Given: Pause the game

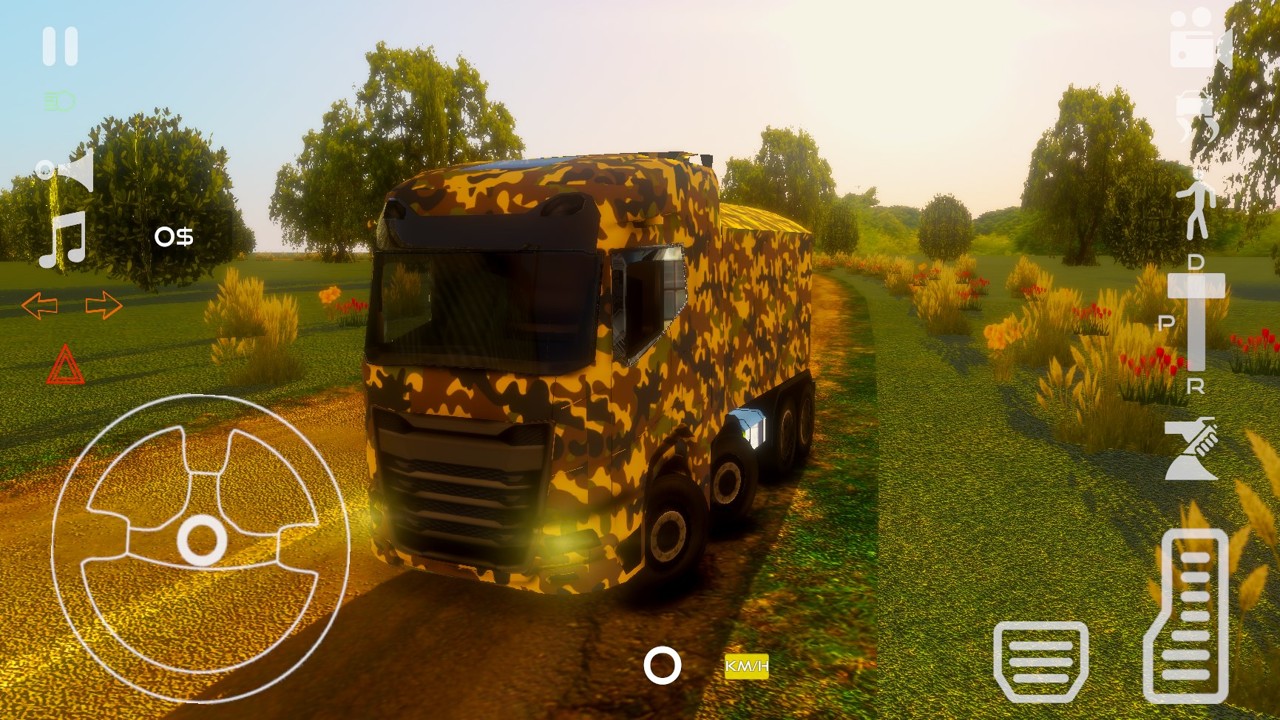Looking at the screenshot, I should (60, 45).
